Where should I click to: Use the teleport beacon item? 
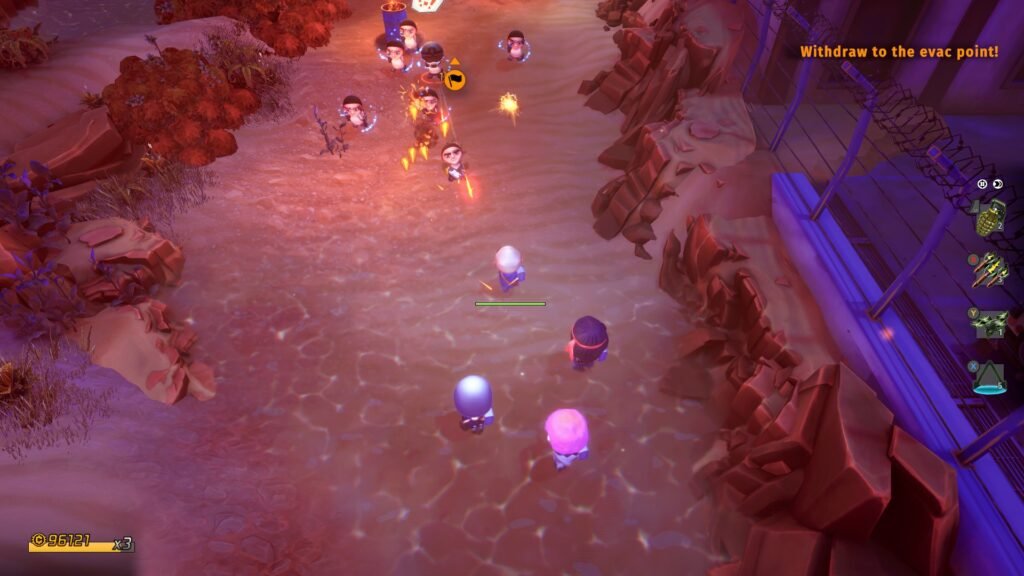[989, 377]
